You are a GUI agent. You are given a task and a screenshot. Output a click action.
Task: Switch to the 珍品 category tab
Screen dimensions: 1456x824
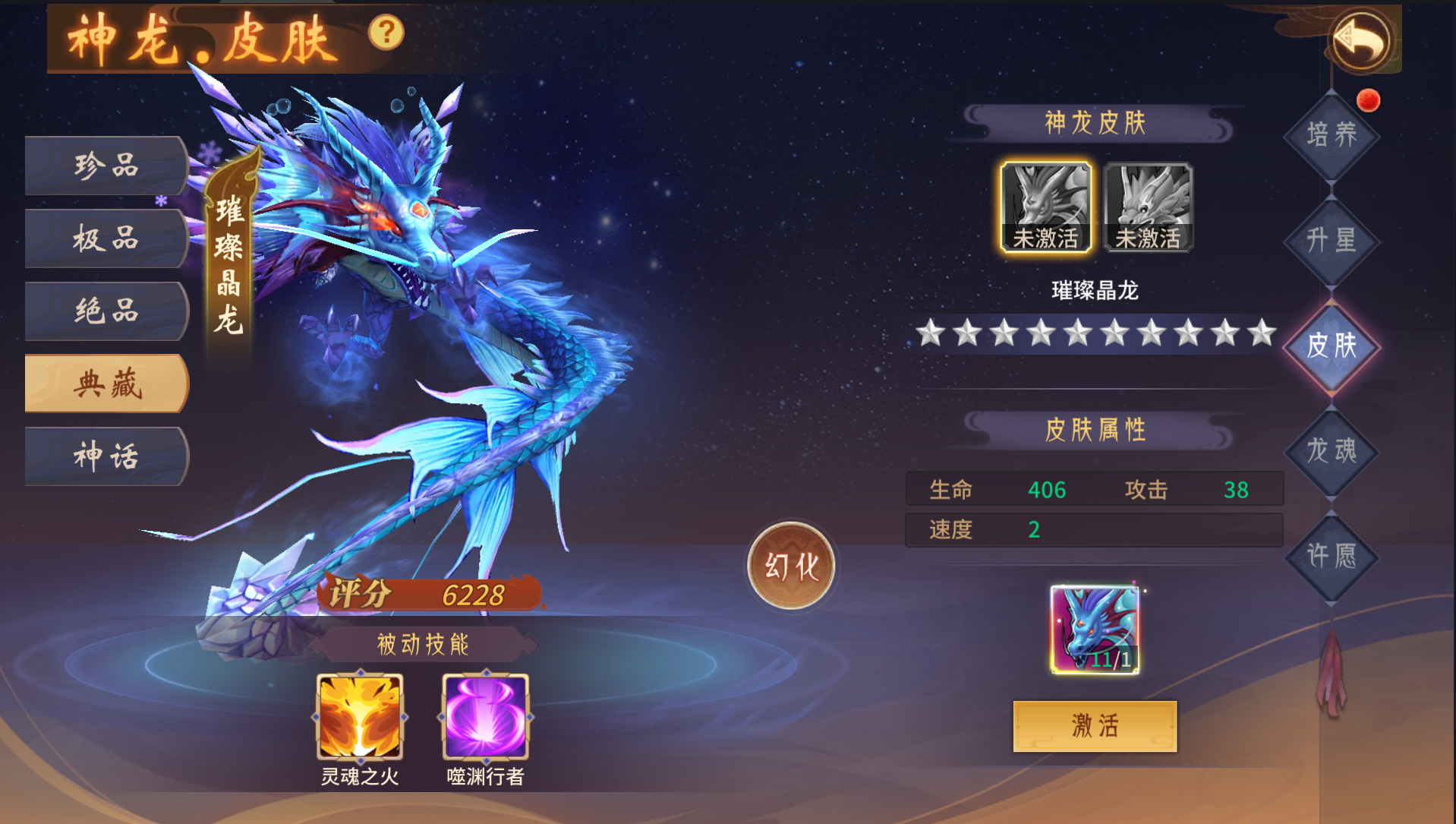pyautogui.click(x=106, y=166)
